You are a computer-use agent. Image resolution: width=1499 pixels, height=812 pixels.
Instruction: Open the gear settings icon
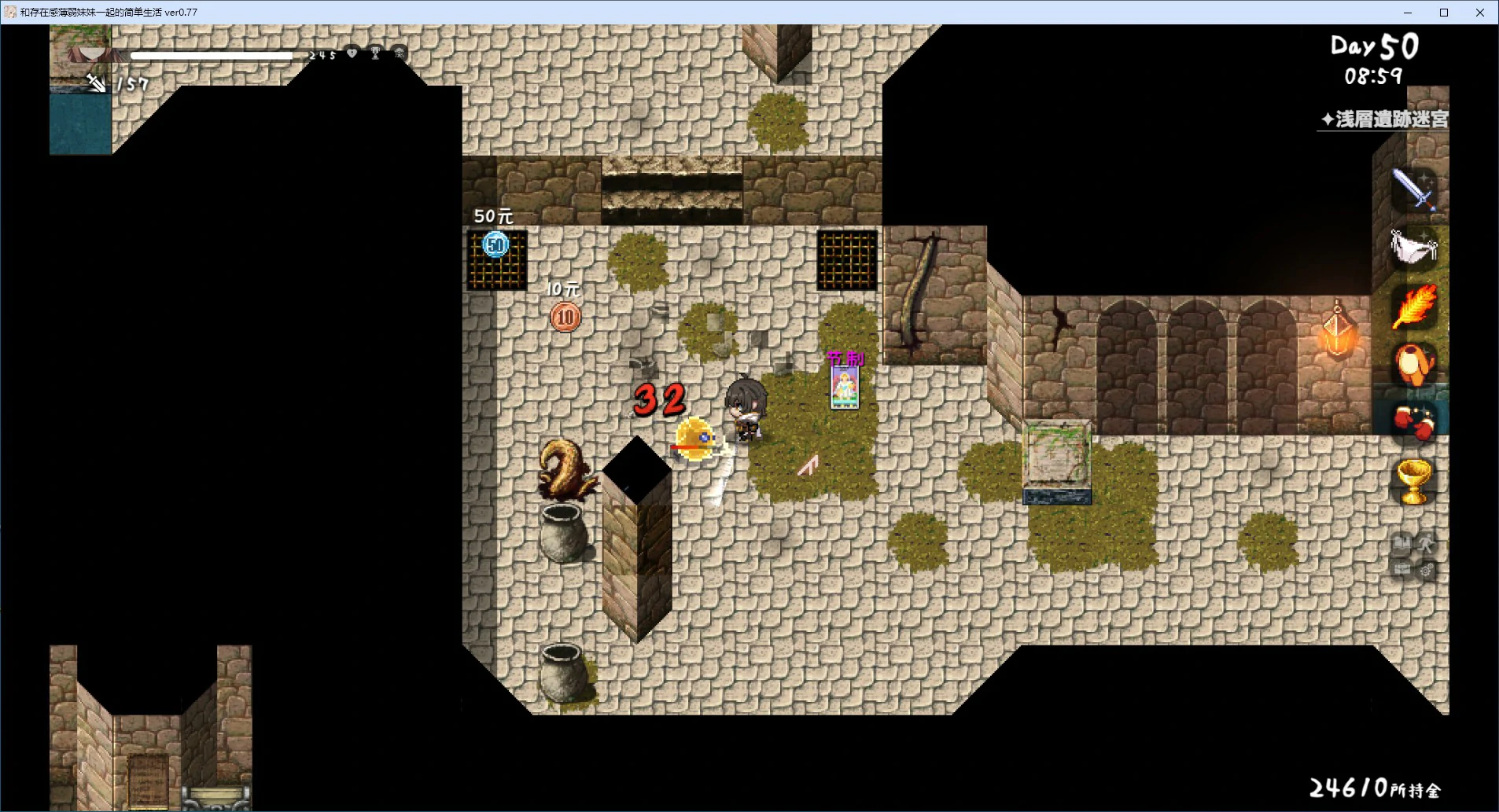1426,570
